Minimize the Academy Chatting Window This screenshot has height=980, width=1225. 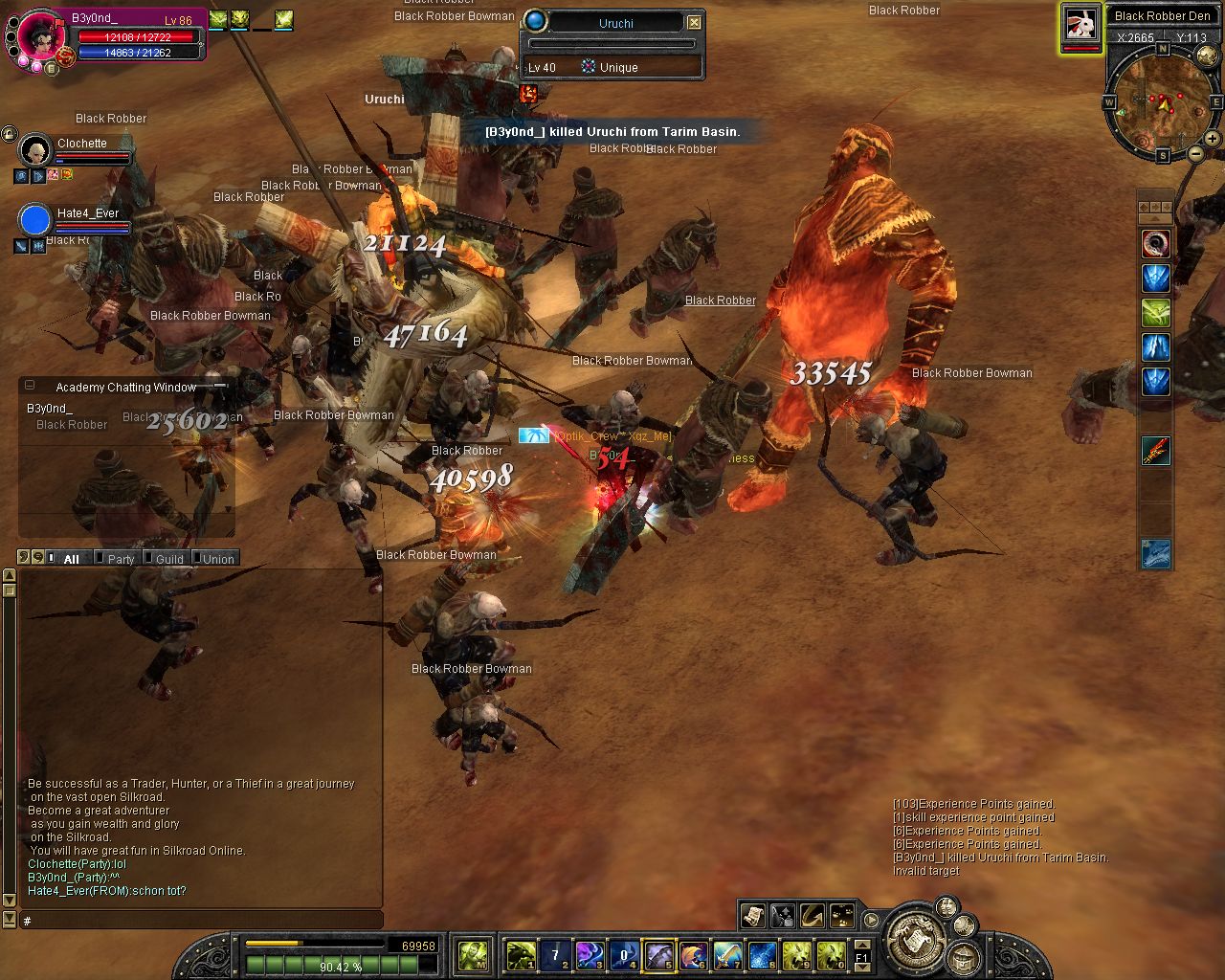30,386
